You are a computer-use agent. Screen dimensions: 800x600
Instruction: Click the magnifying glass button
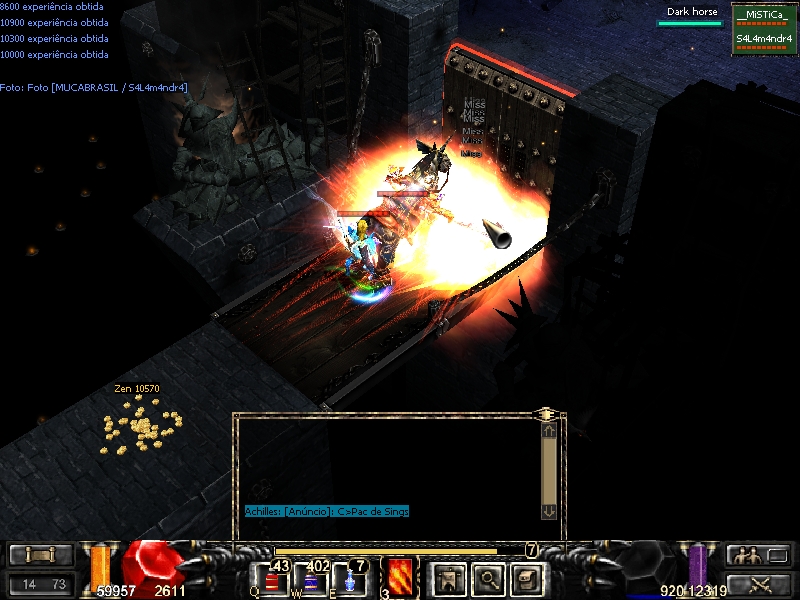coord(488,579)
